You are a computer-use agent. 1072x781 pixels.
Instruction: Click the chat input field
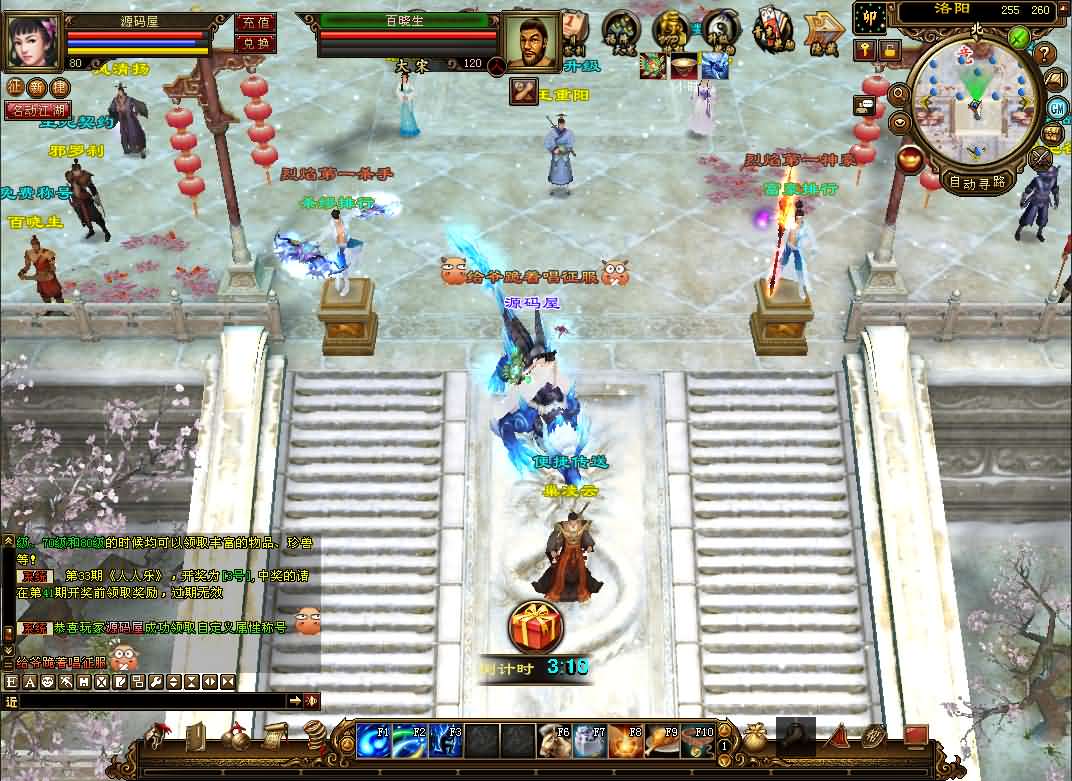[x=150, y=701]
